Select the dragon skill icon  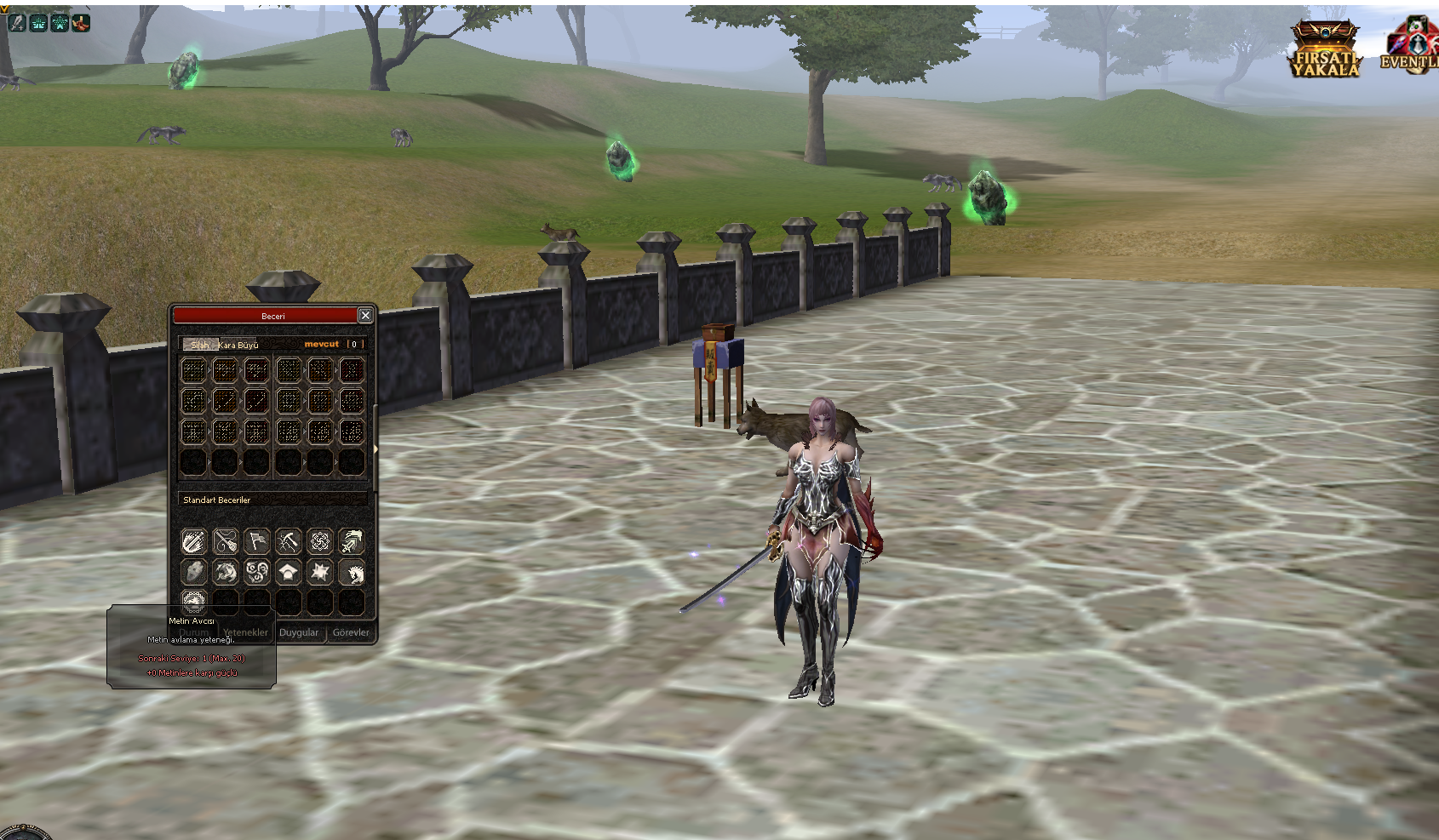pos(226,573)
